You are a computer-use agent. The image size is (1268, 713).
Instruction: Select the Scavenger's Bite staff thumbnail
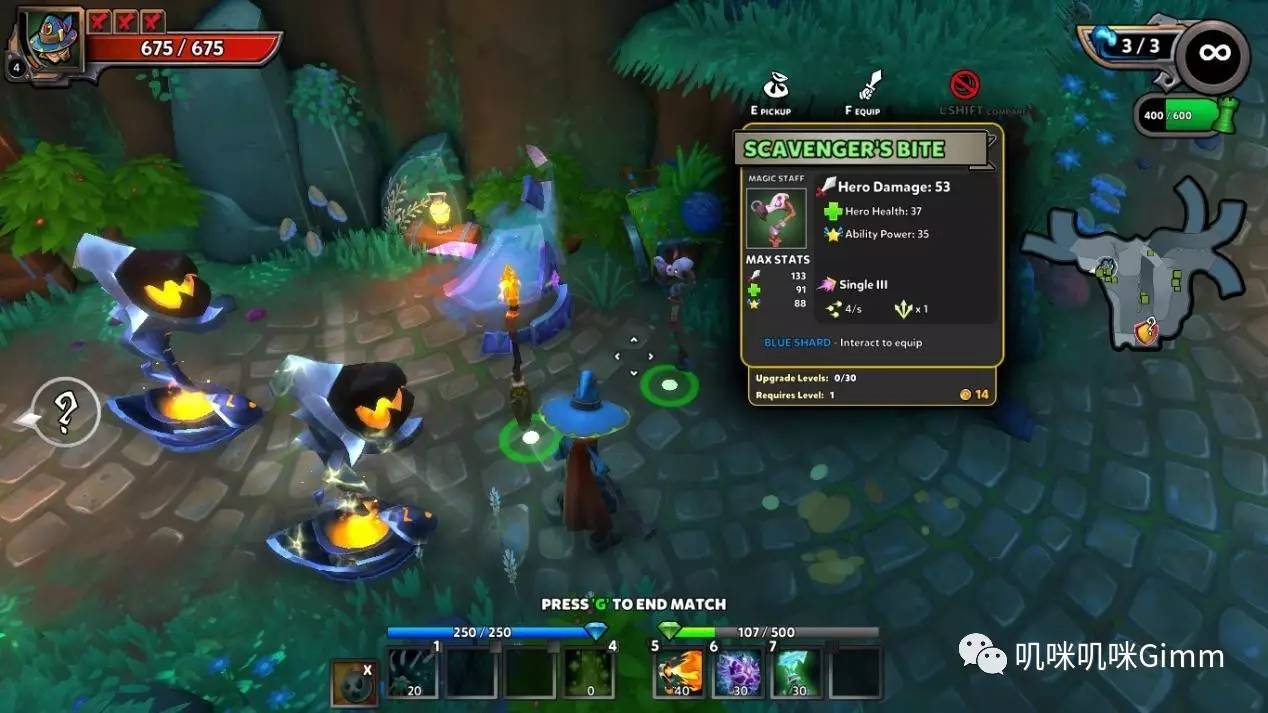(x=776, y=219)
